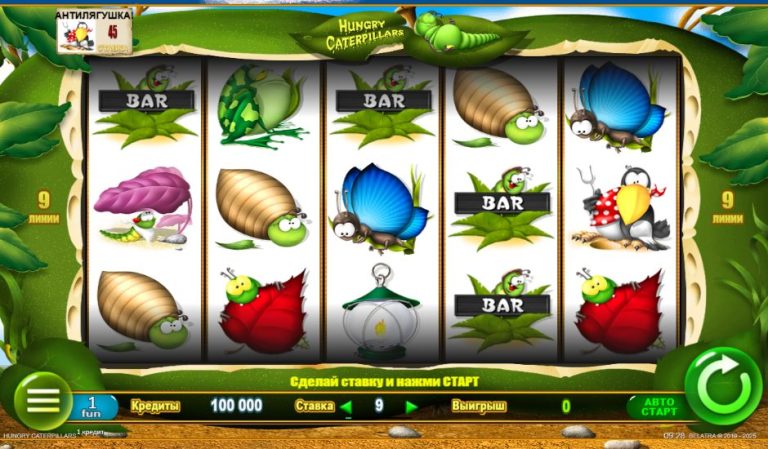Screen dimensions: 768x449
Task: Spin the reels with the green start button
Action: click(723, 386)
